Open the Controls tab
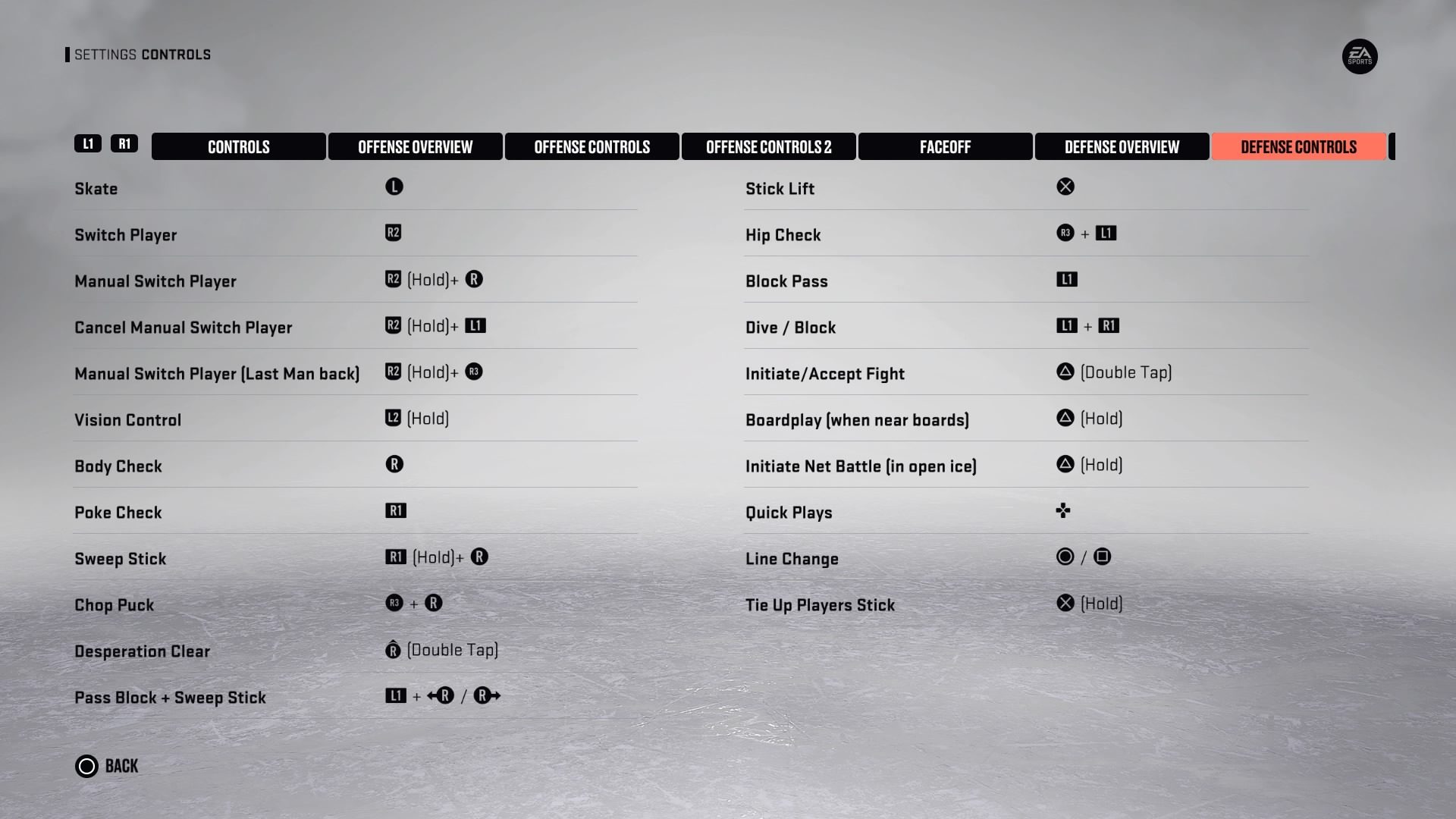The image size is (1456, 819). pyautogui.click(x=238, y=146)
